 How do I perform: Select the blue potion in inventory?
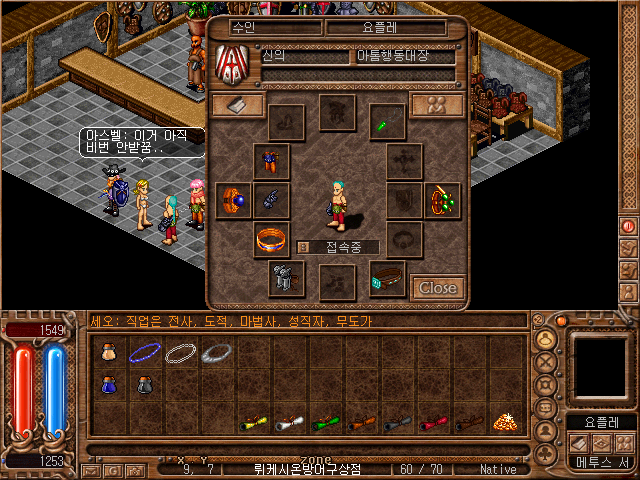point(108,385)
